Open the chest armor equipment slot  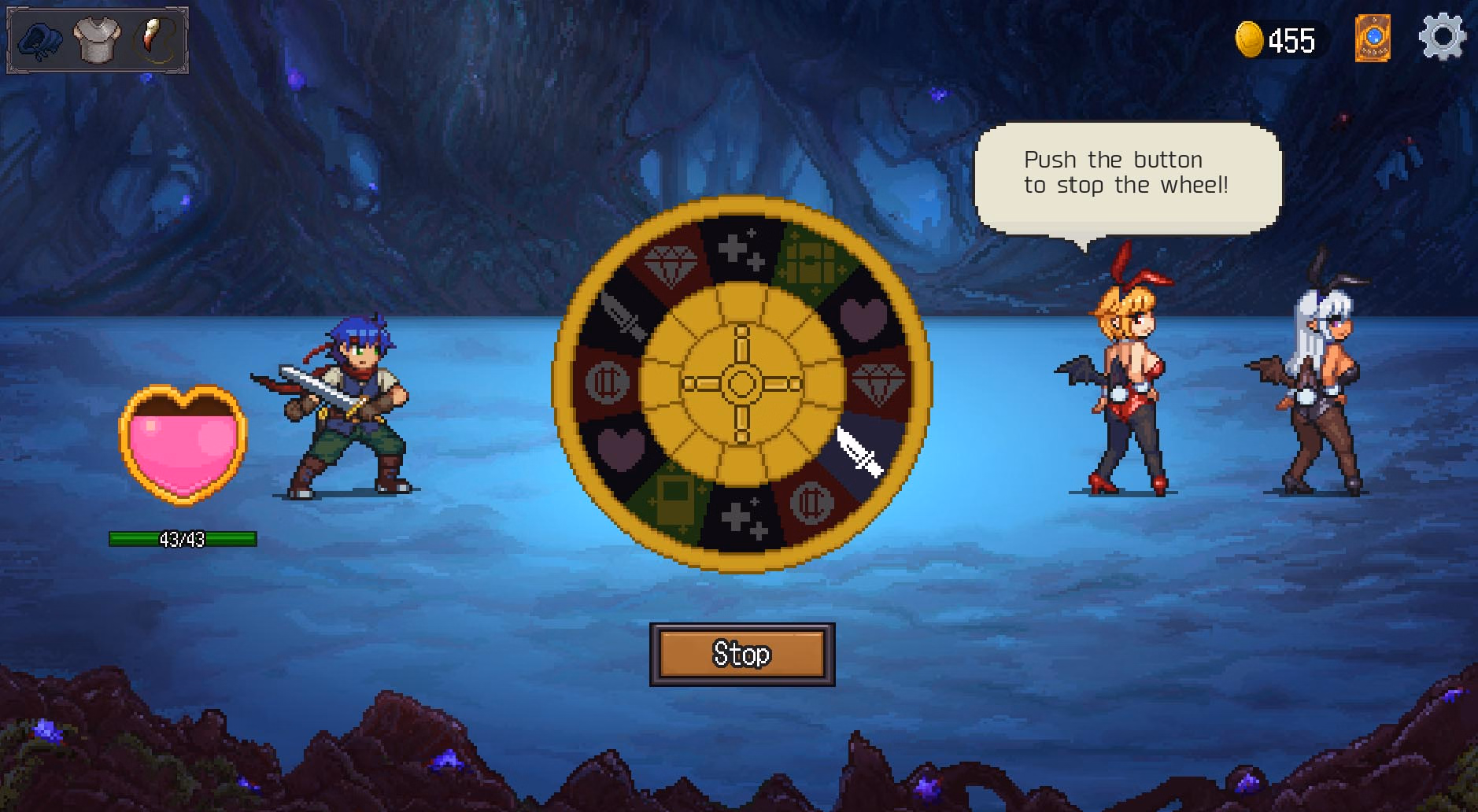pos(96,41)
